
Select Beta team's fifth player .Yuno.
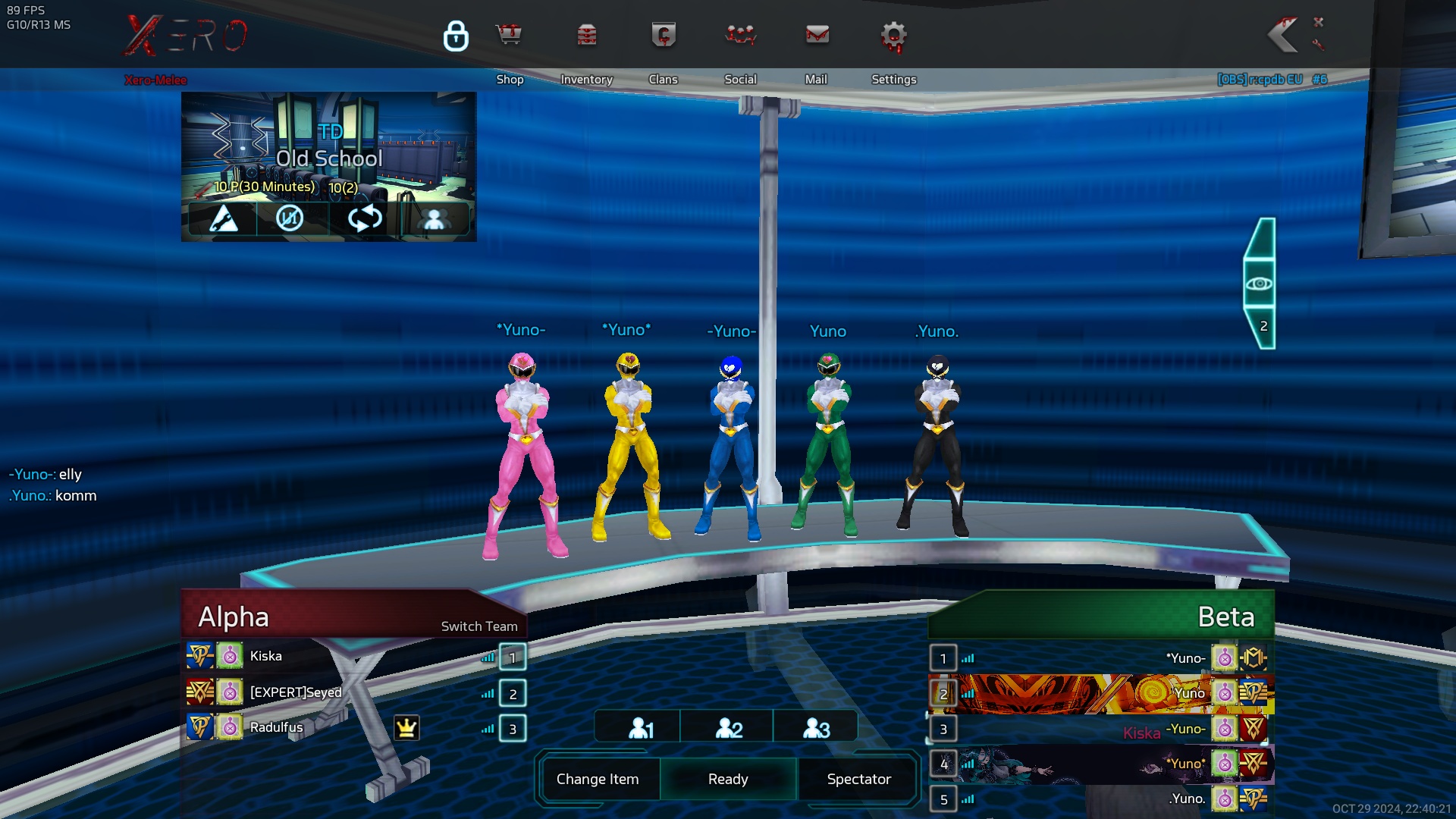click(x=1187, y=799)
